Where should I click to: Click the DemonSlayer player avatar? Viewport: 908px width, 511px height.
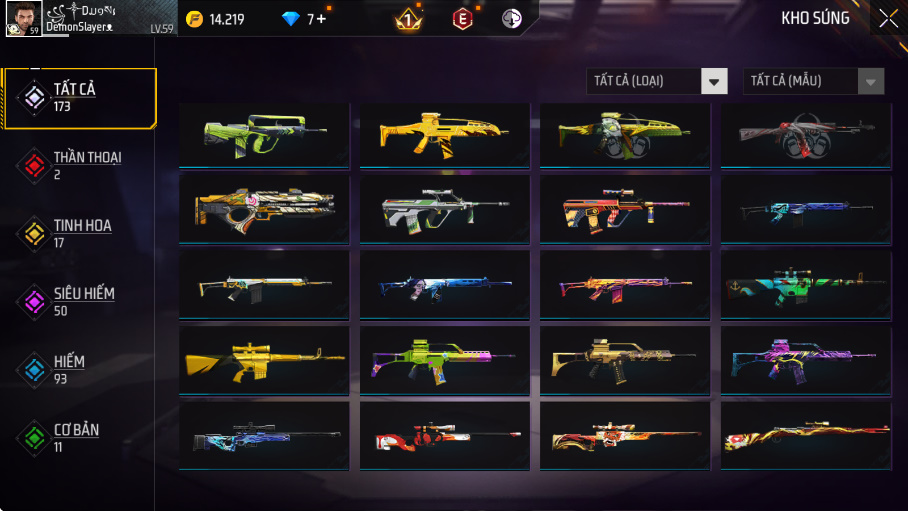[22, 18]
